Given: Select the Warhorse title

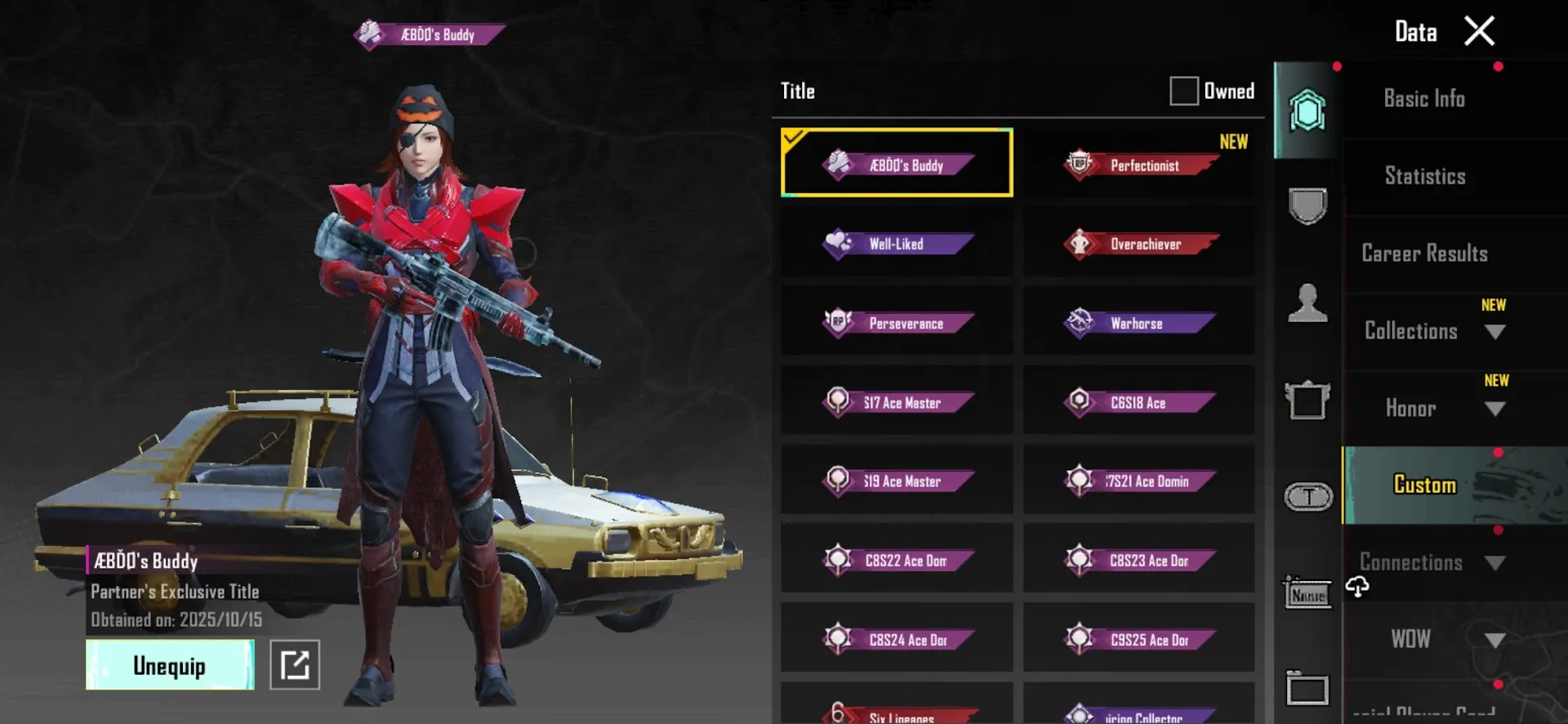Looking at the screenshot, I should coord(1138,323).
